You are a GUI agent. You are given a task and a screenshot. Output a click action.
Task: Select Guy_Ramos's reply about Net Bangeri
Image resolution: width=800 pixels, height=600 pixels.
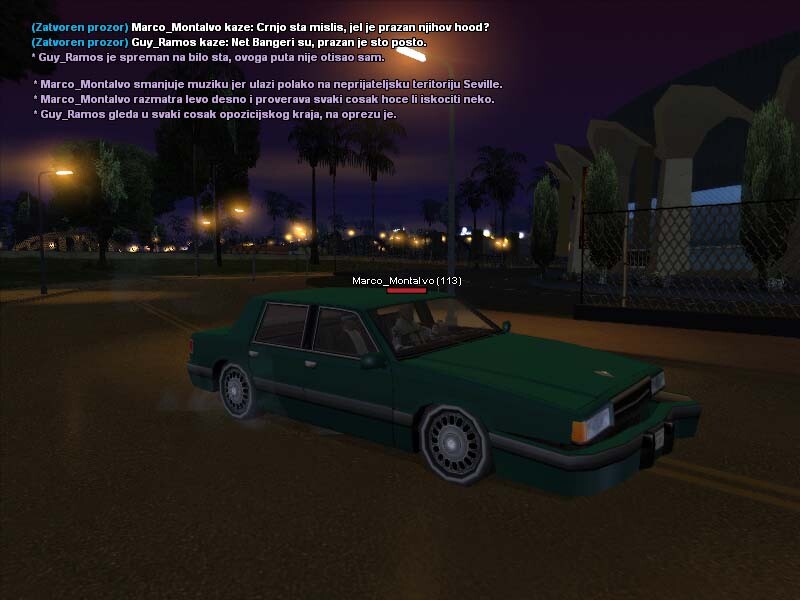(228, 42)
